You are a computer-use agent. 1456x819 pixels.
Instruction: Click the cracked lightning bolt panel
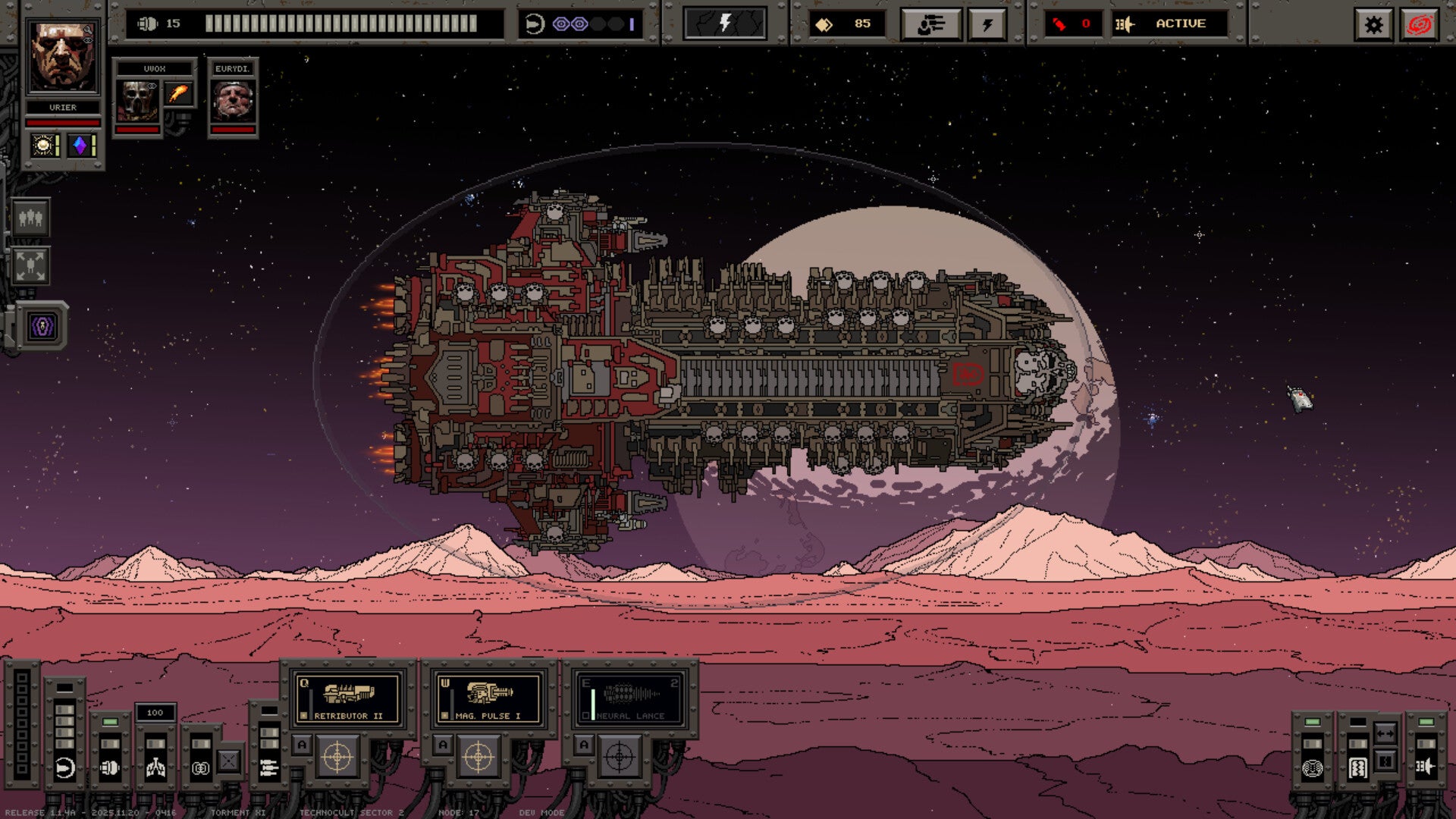[724, 24]
